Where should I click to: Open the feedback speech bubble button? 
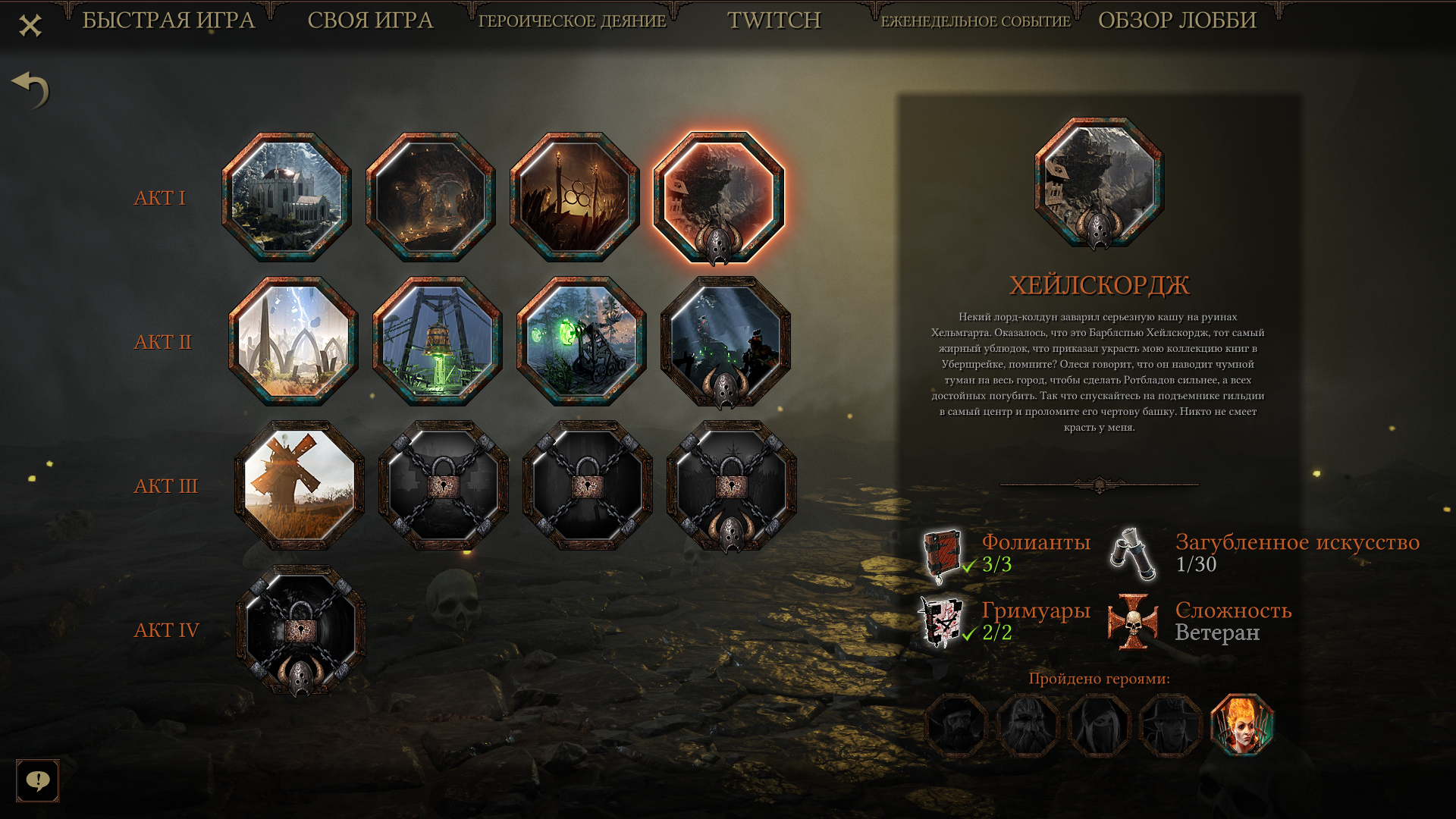[37, 780]
